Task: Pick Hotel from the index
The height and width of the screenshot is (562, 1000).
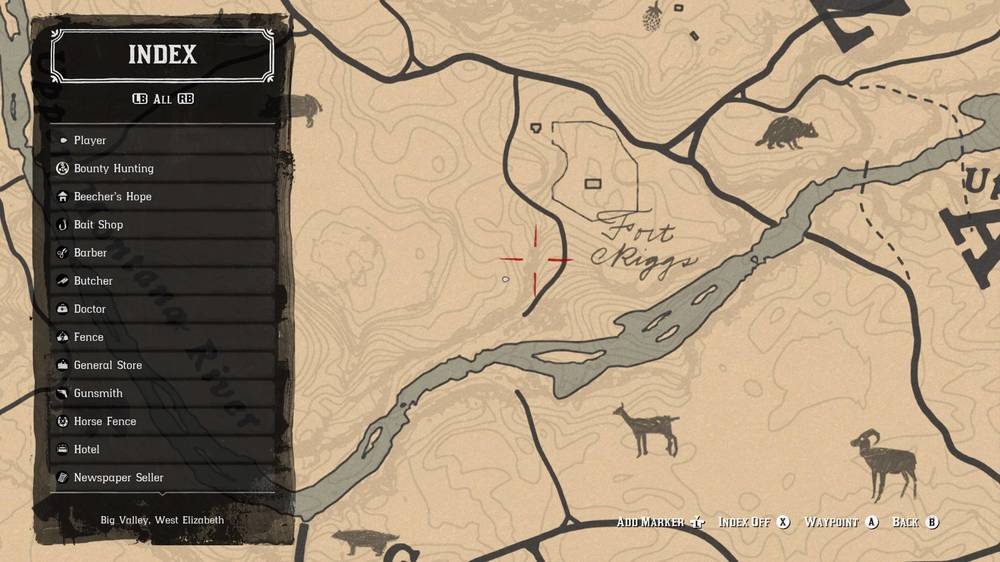Action: click(x=163, y=449)
